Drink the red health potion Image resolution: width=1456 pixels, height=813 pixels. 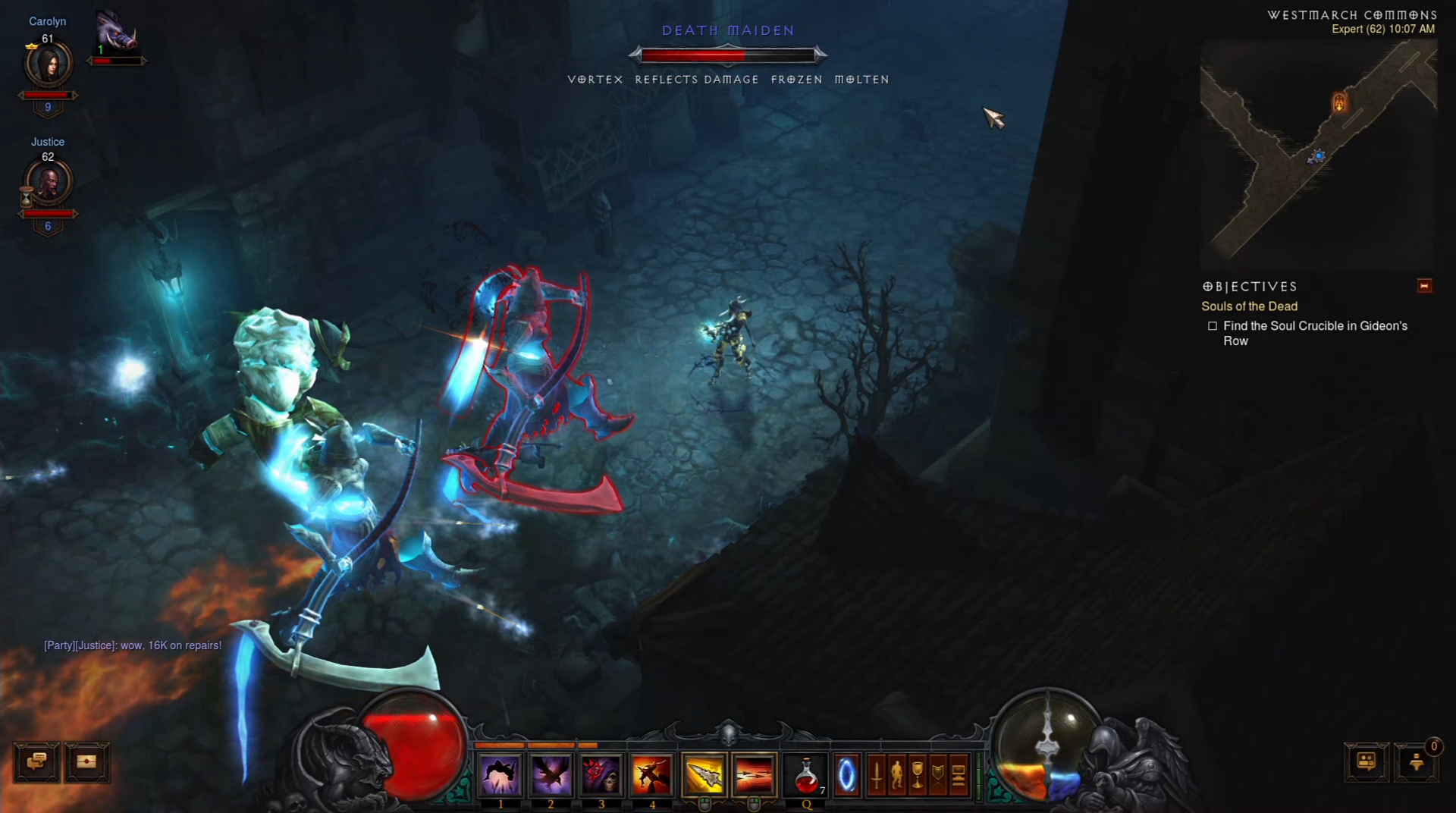tap(807, 776)
